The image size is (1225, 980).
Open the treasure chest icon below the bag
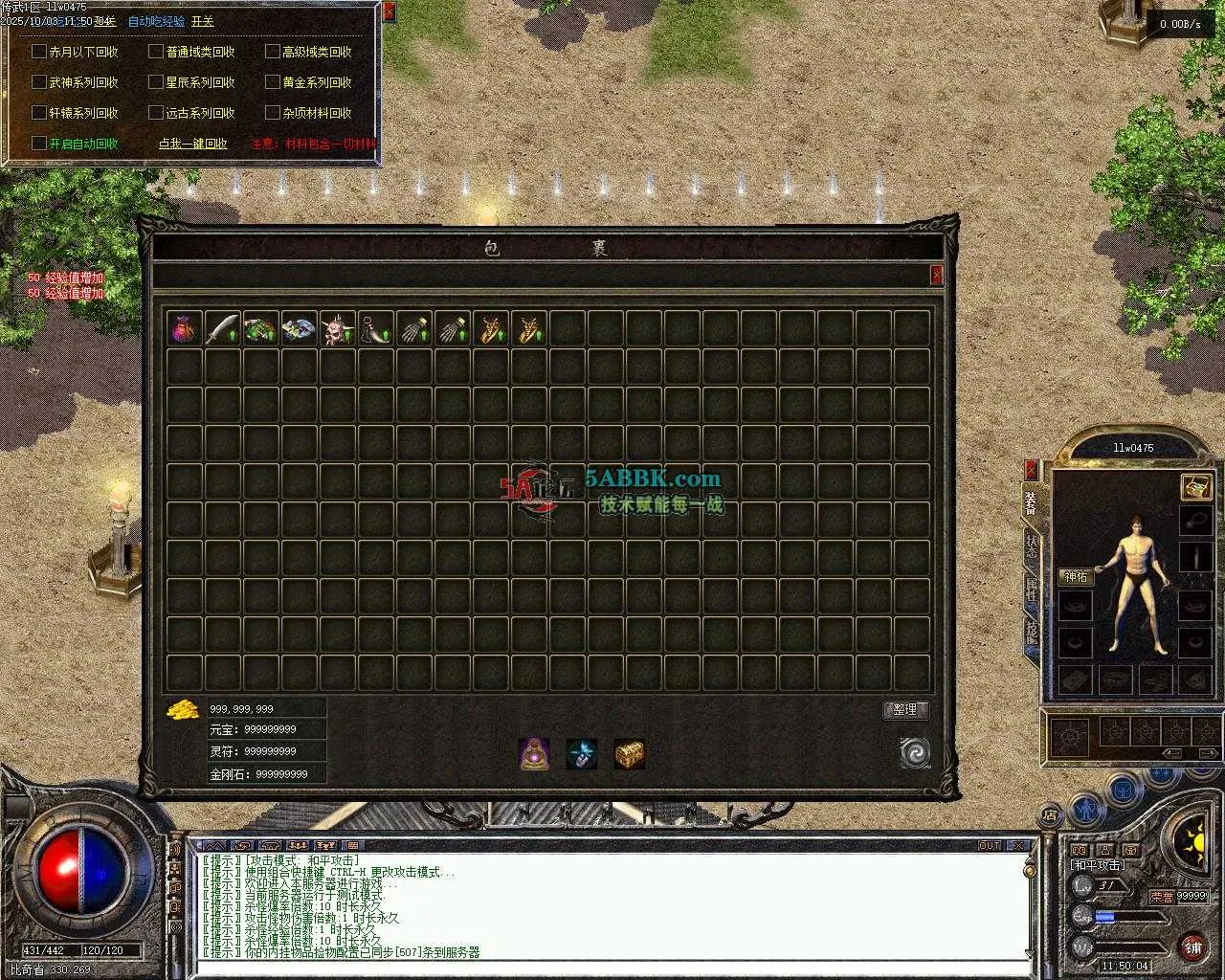coord(629,754)
